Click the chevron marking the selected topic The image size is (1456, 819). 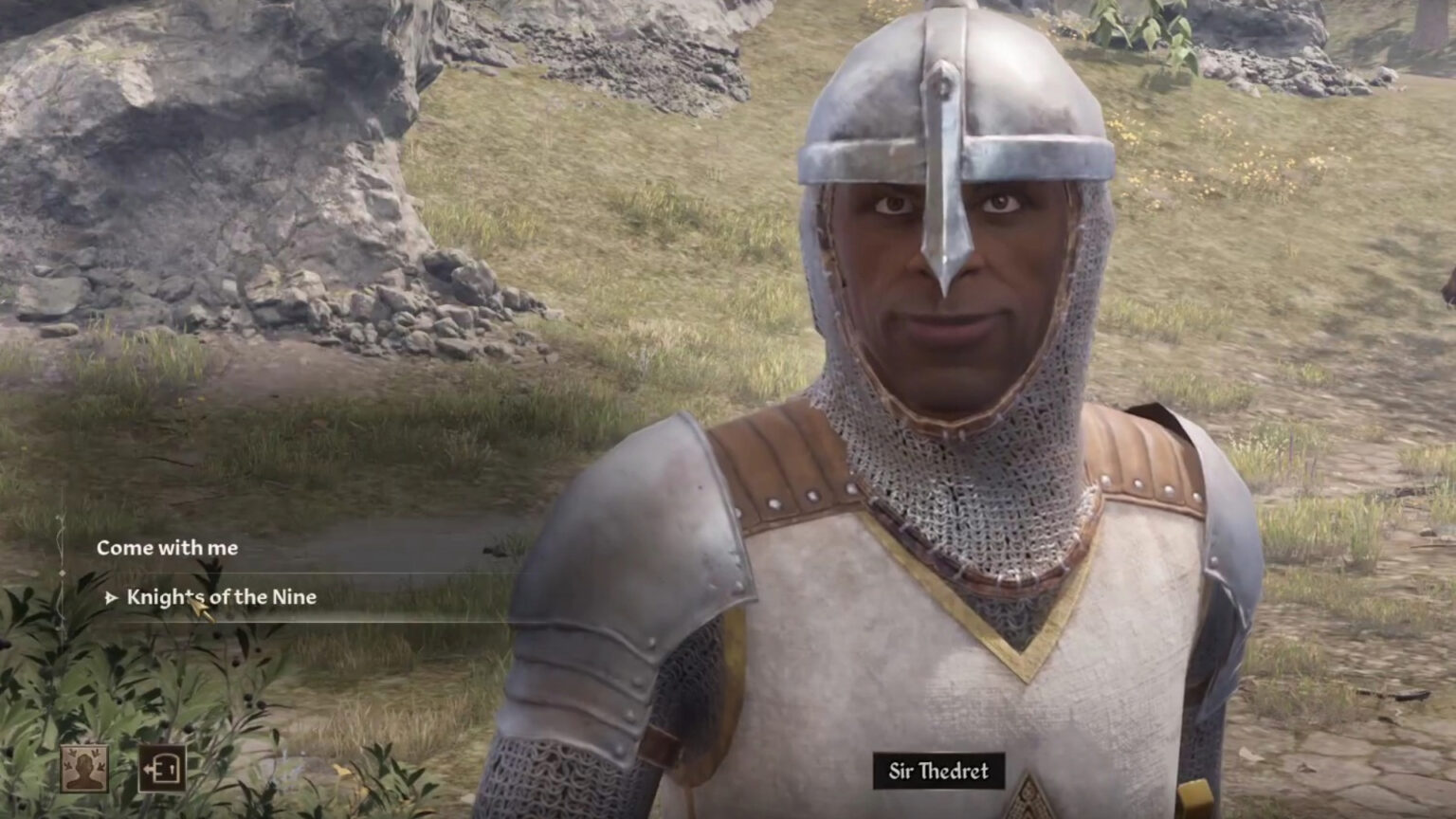coord(111,598)
